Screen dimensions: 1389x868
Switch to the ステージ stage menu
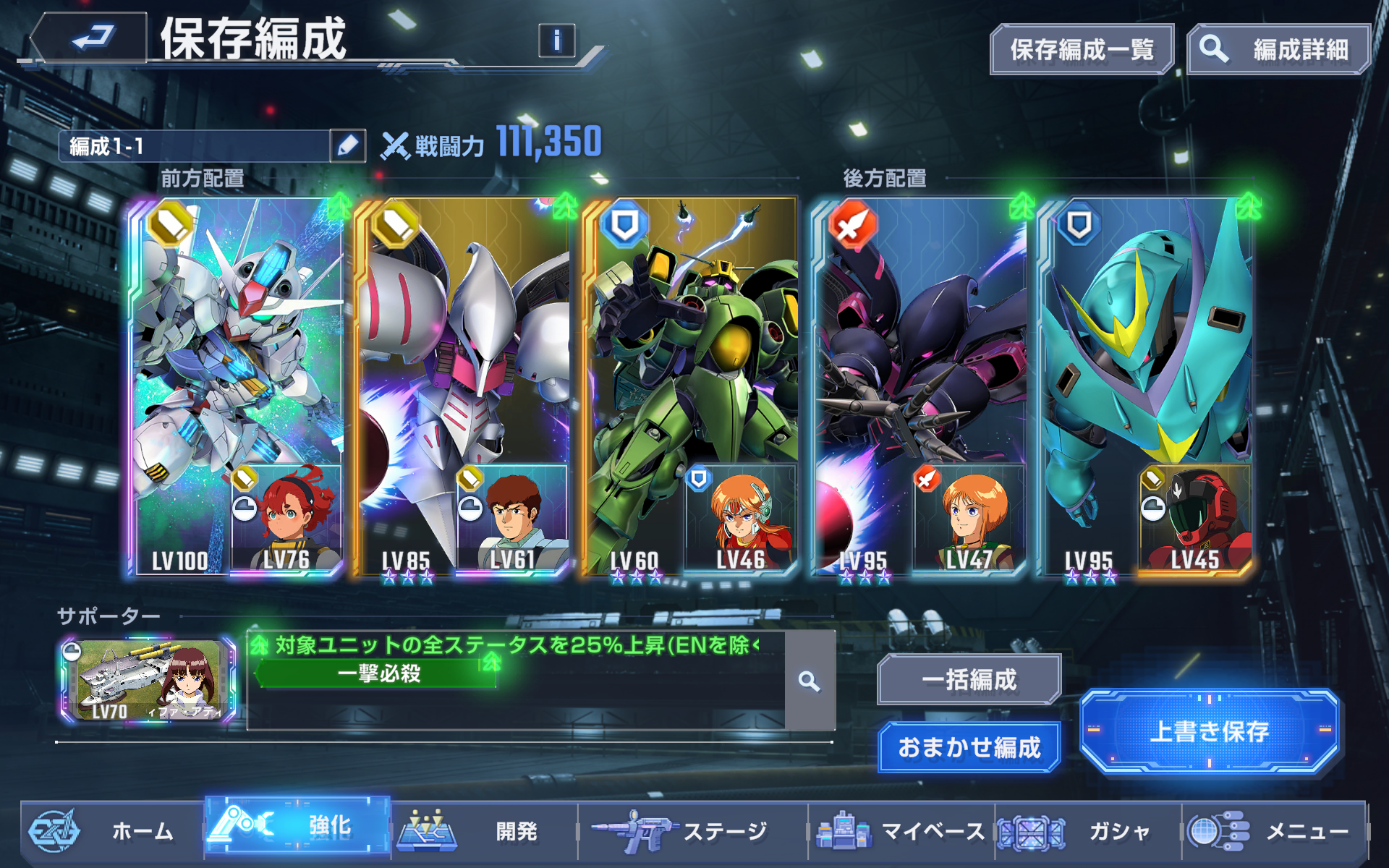pyautogui.click(x=691, y=831)
